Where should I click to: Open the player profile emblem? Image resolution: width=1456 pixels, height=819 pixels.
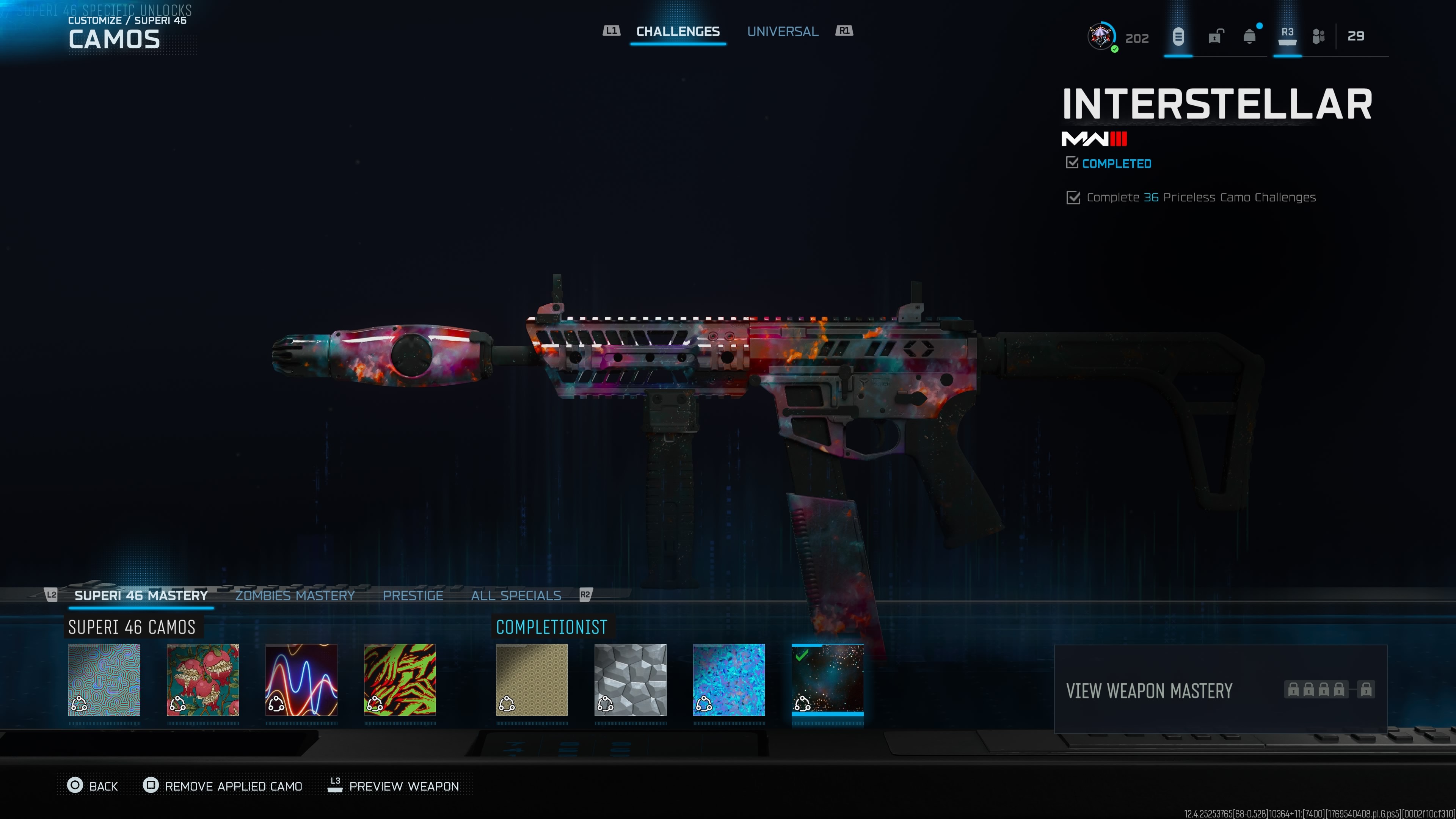pyautogui.click(x=1100, y=37)
